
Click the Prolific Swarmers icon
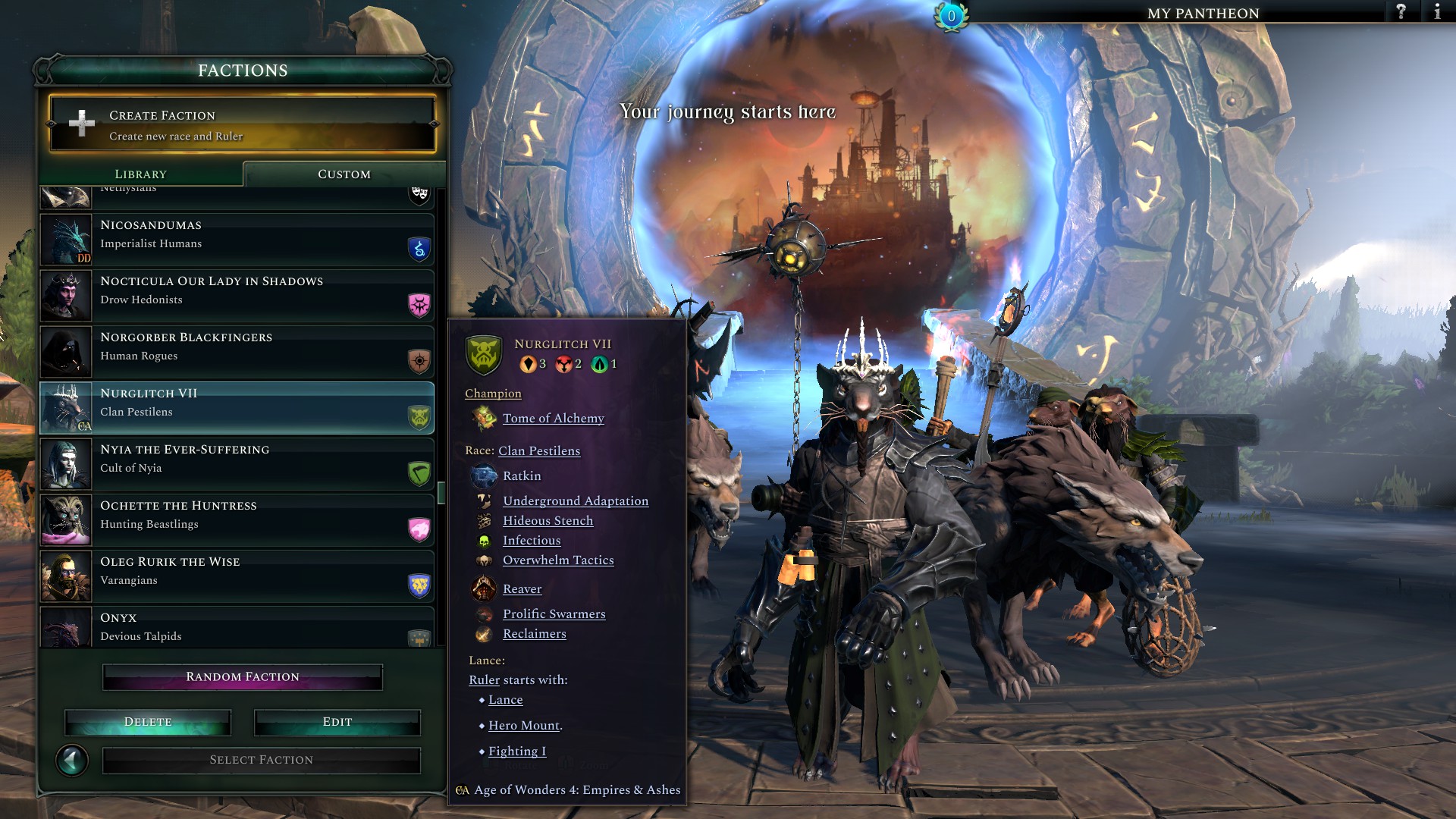(x=482, y=613)
